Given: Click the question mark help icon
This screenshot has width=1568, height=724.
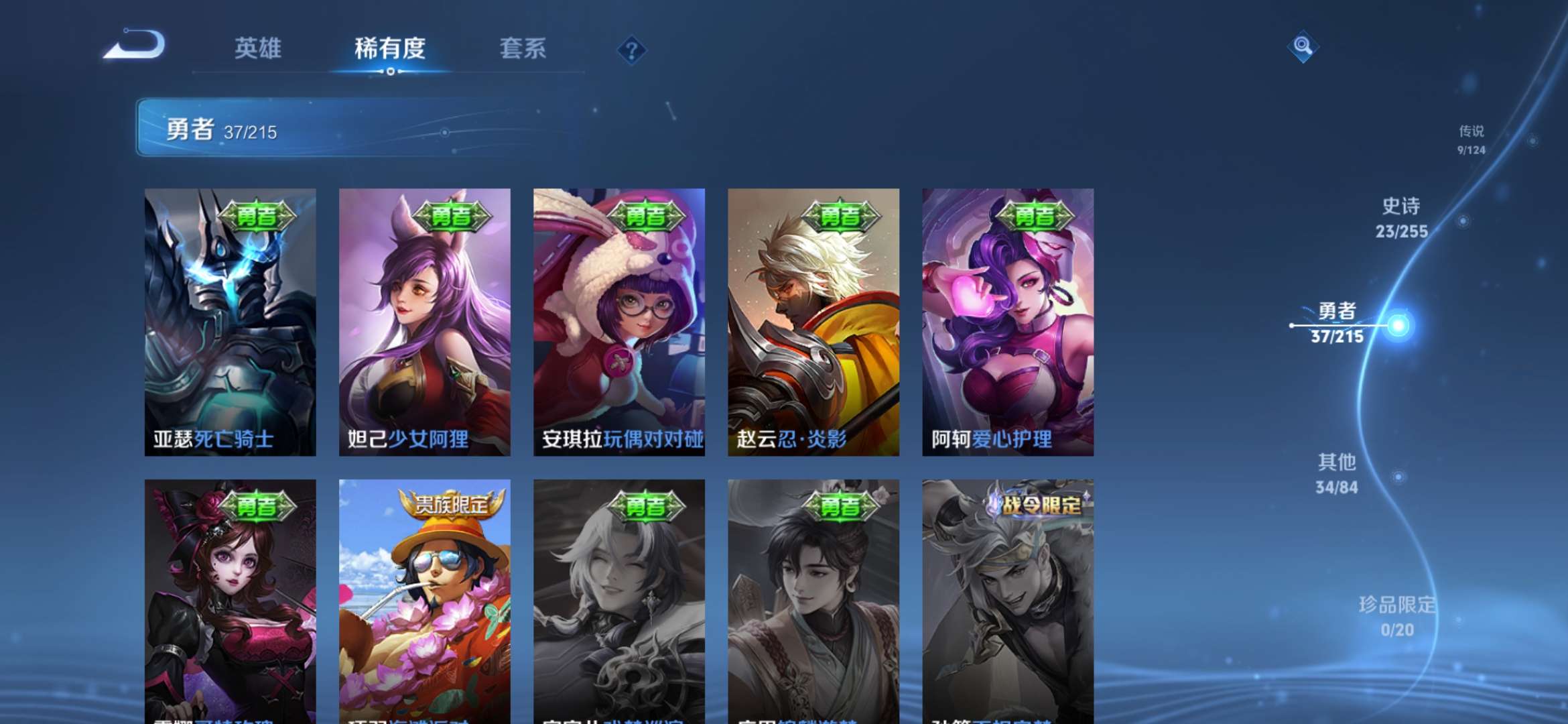Looking at the screenshot, I should point(631,48).
